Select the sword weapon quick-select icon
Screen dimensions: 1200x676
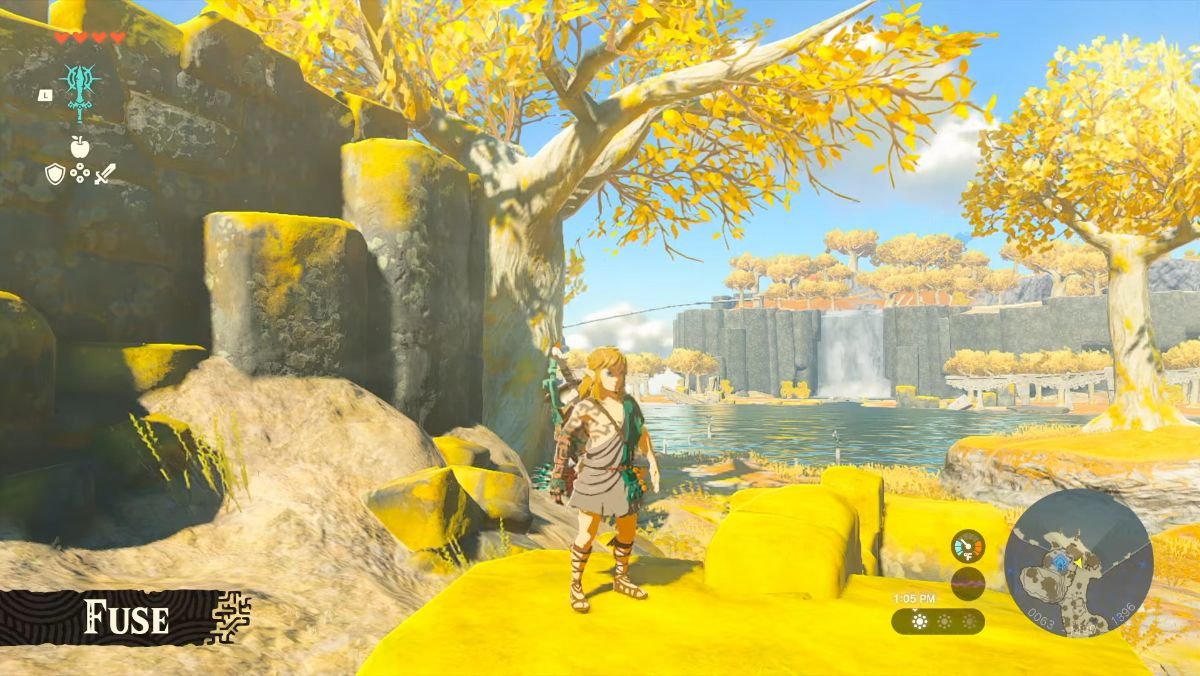105,174
